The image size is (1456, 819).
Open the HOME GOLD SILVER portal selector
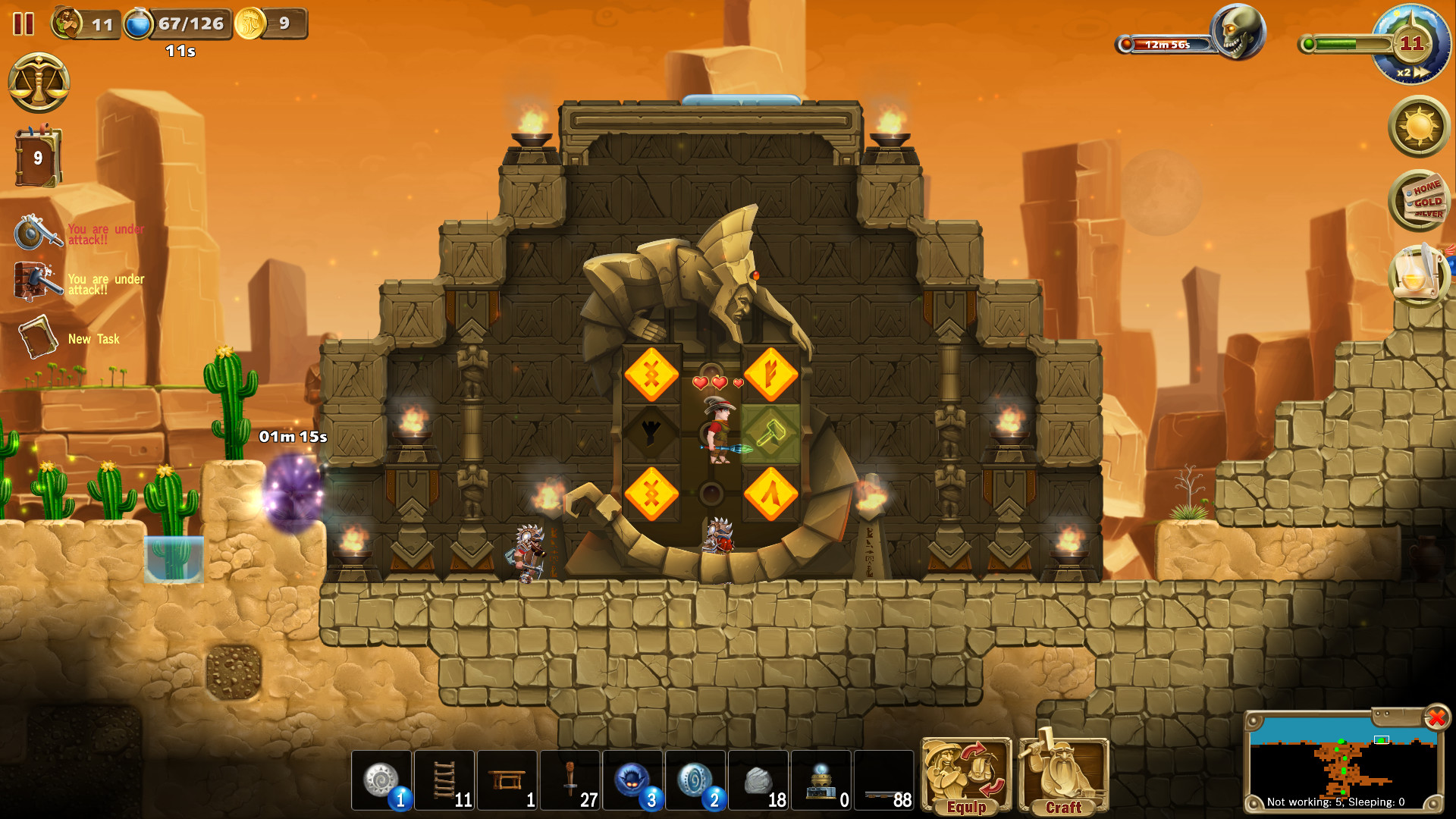(1420, 203)
